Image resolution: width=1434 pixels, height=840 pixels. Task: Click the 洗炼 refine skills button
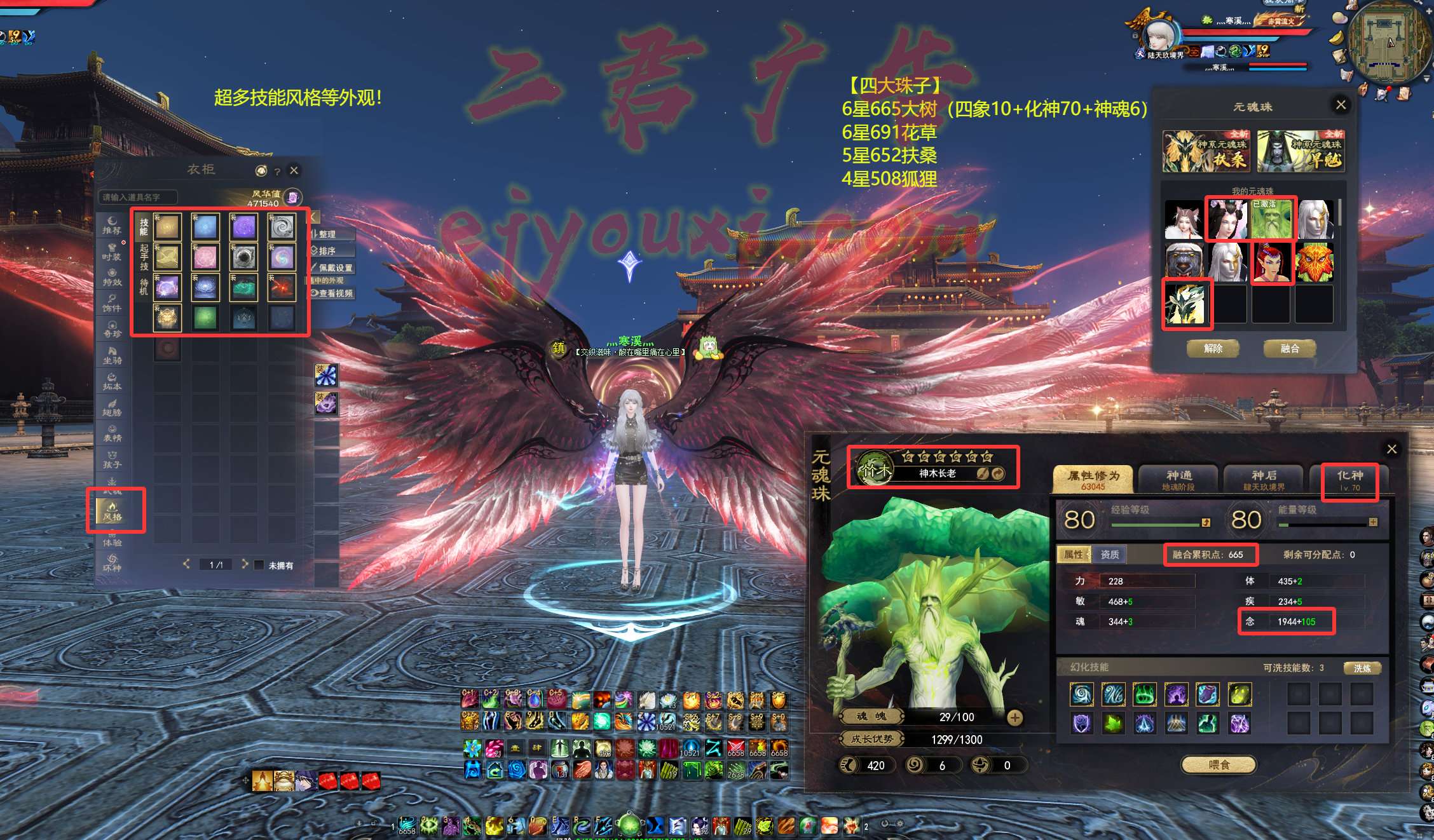[x=1362, y=668]
